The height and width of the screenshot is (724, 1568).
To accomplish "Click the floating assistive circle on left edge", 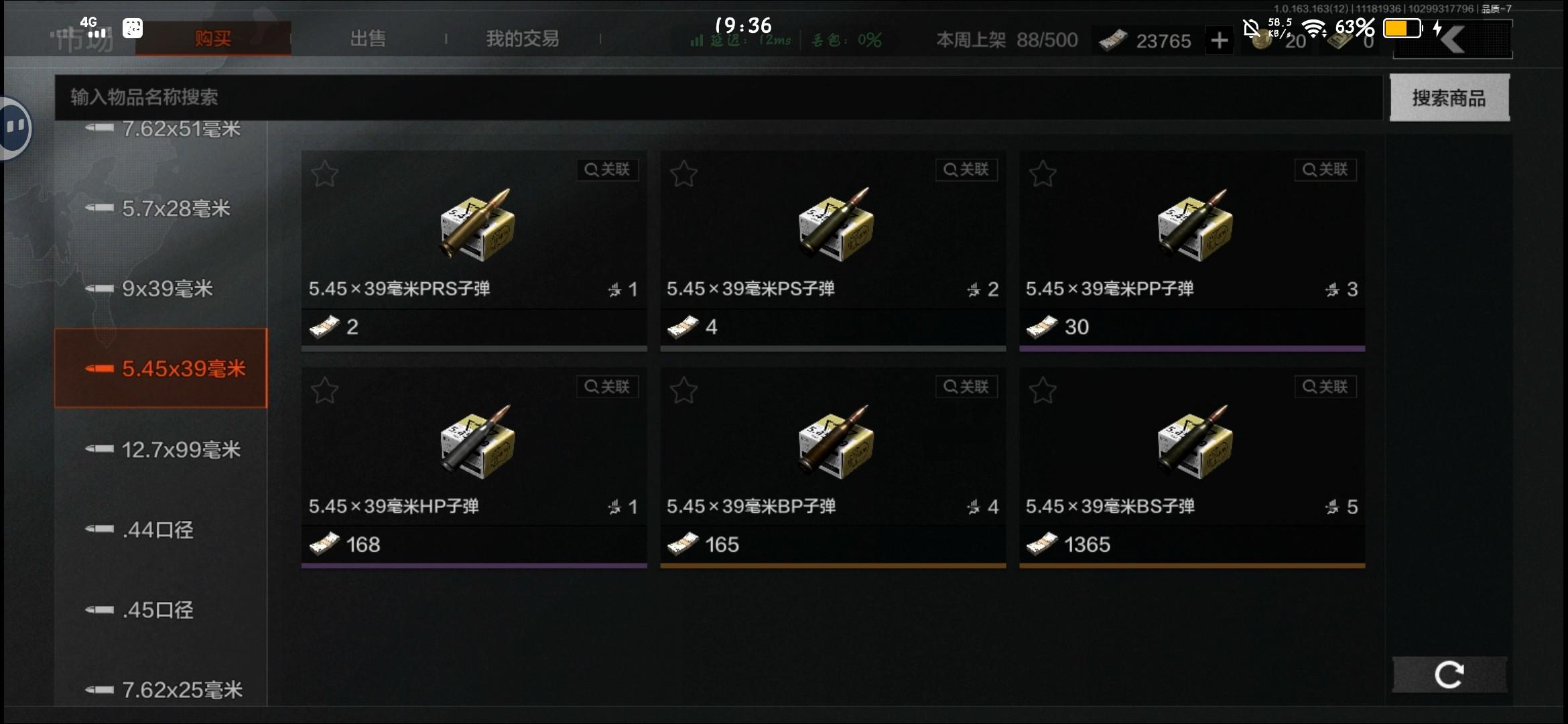I will [x=16, y=127].
